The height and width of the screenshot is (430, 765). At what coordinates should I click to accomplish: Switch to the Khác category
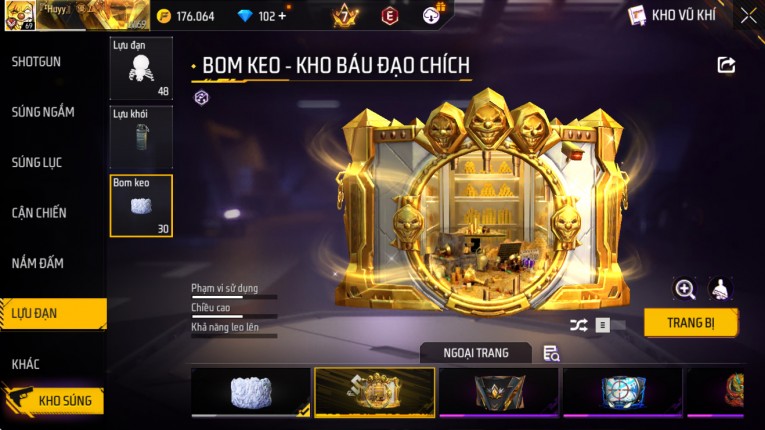pos(26,364)
